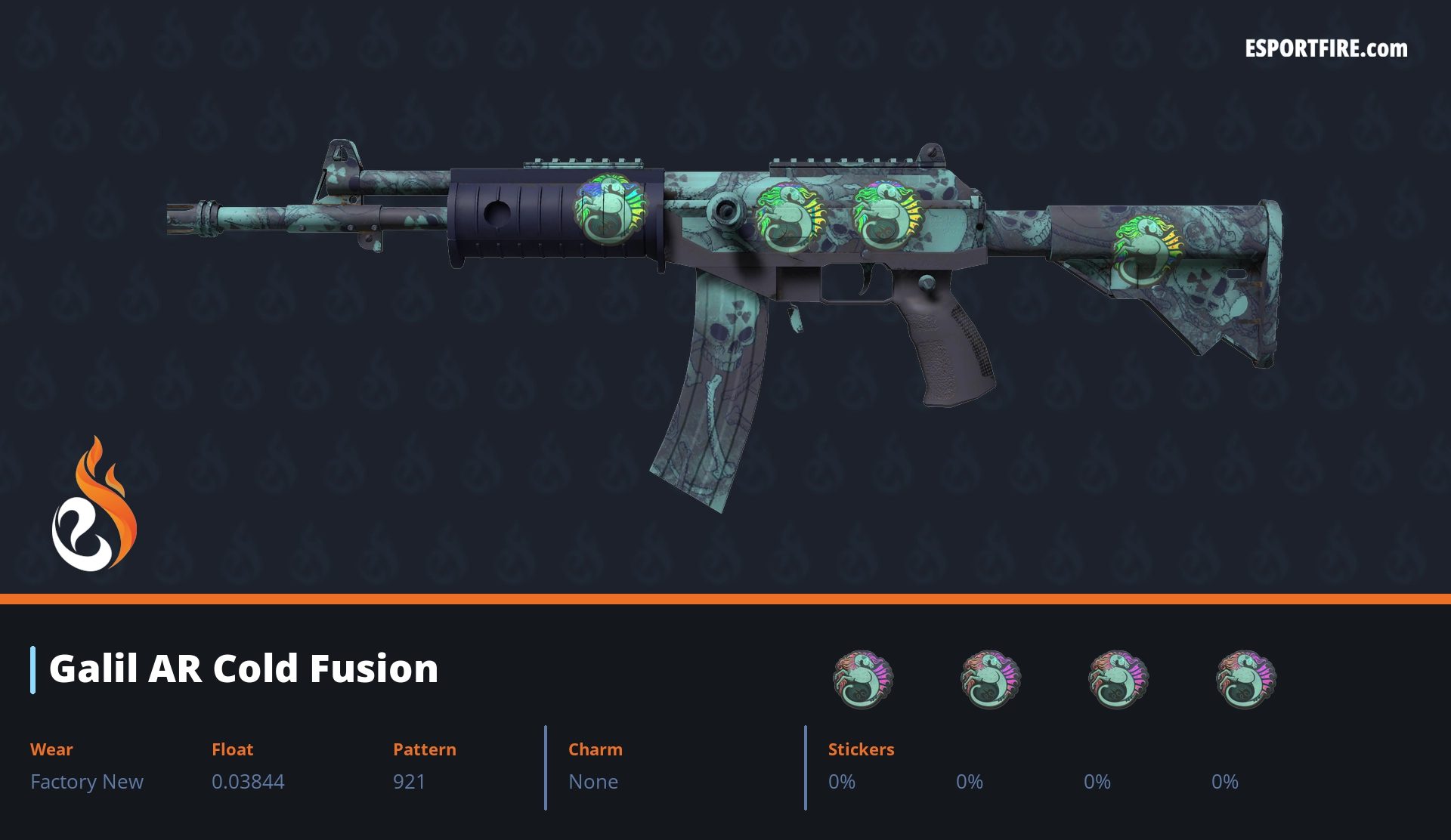Click the orange flame logo
The width and height of the screenshot is (1451, 840).
click(94, 505)
